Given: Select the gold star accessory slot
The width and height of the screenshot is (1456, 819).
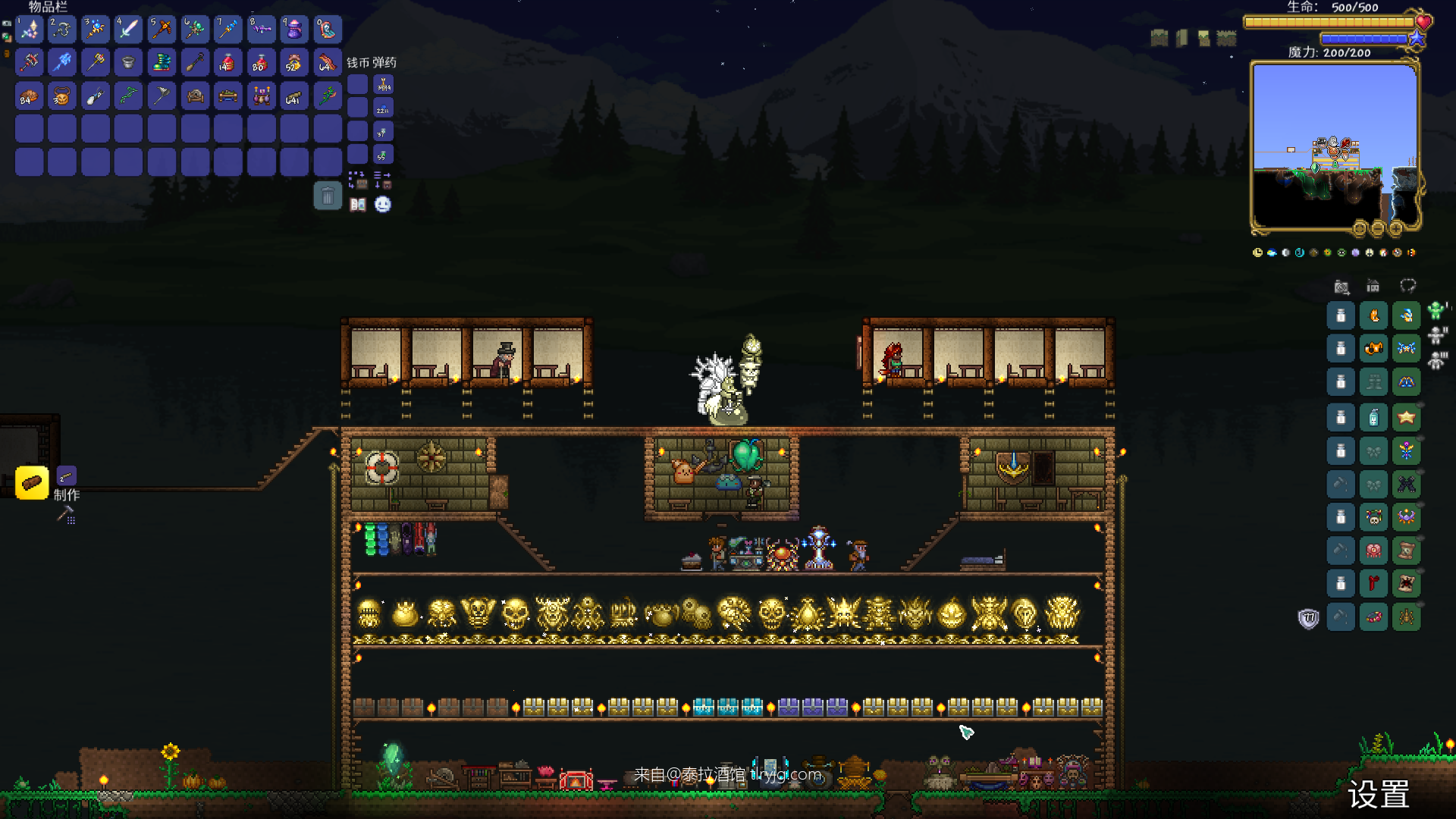Looking at the screenshot, I should click(1407, 417).
